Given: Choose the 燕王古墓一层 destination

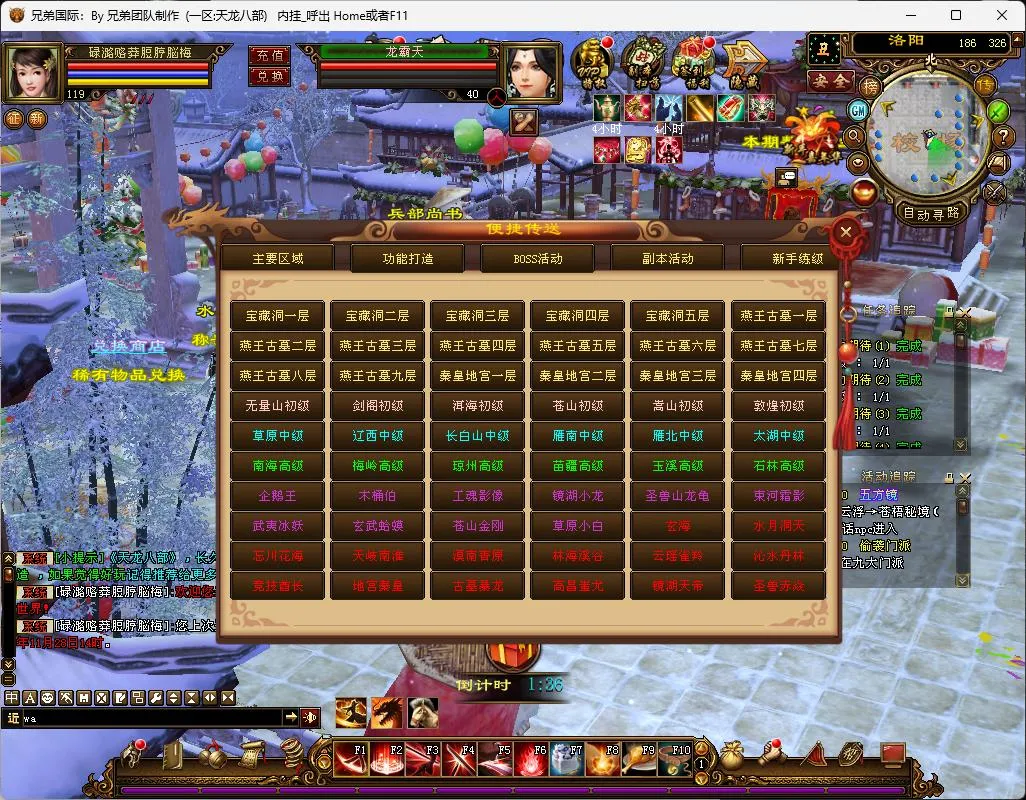Looking at the screenshot, I should pos(778,315).
